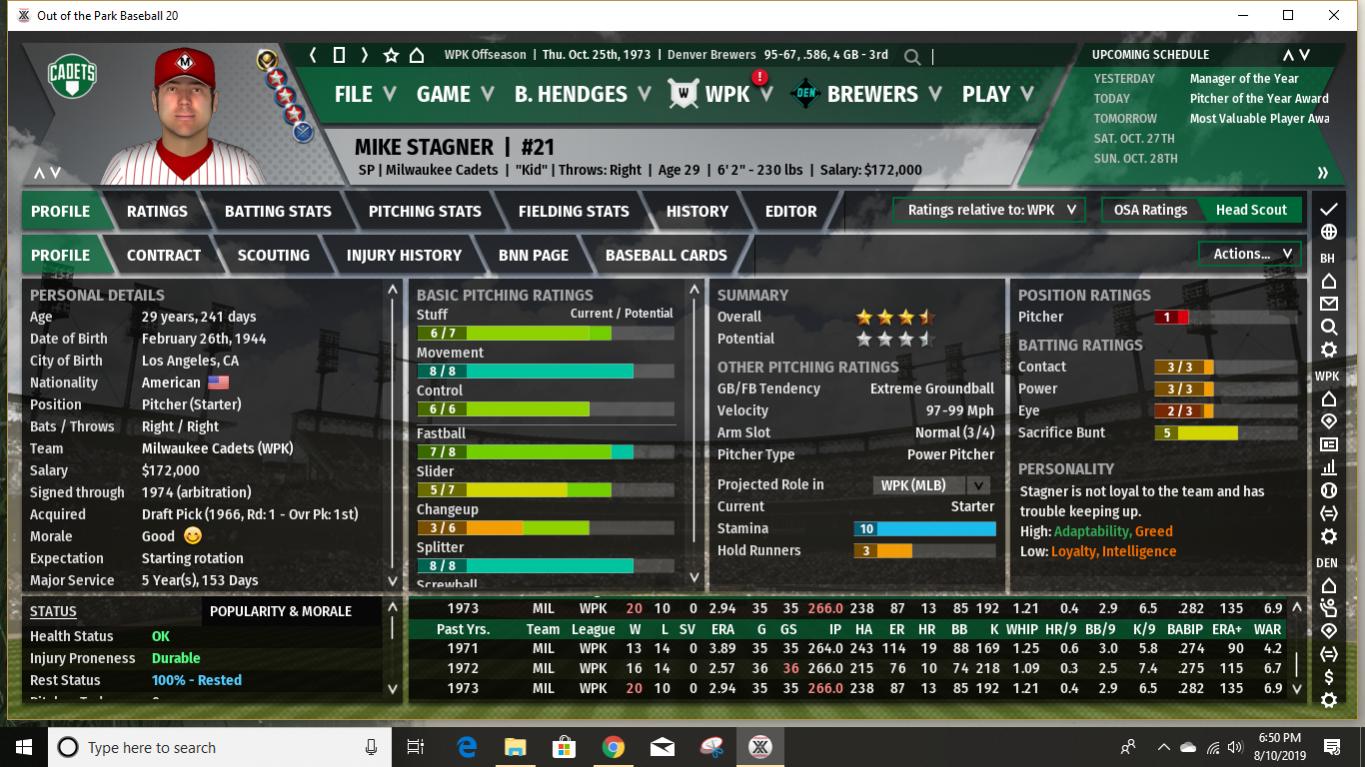Navigate back using the left arrow icon
Screen dimensions: 1365x767
tap(312, 57)
